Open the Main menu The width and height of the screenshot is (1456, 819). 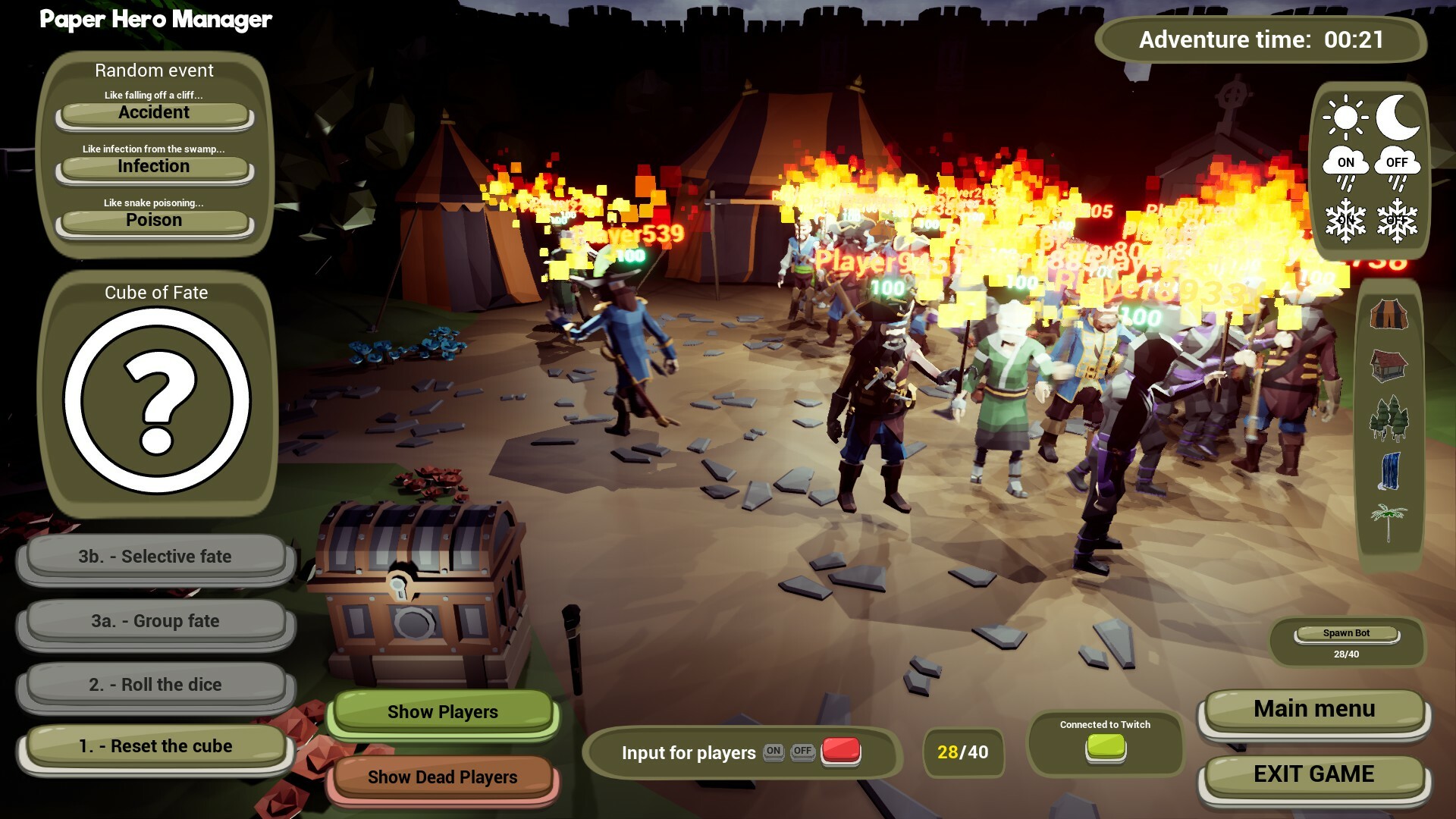(x=1313, y=709)
